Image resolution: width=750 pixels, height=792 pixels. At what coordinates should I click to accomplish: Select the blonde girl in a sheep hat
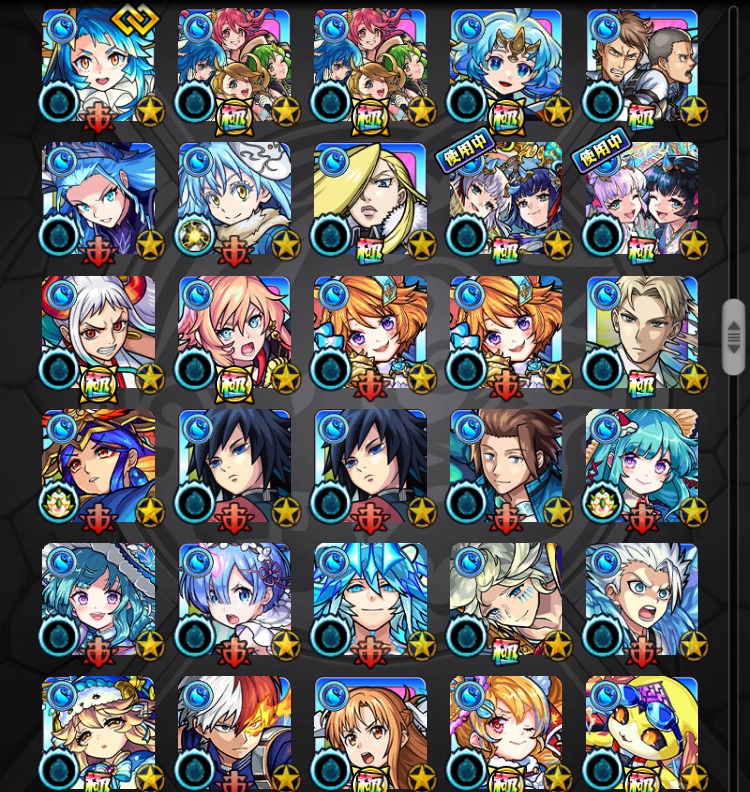click(x=98, y=733)
